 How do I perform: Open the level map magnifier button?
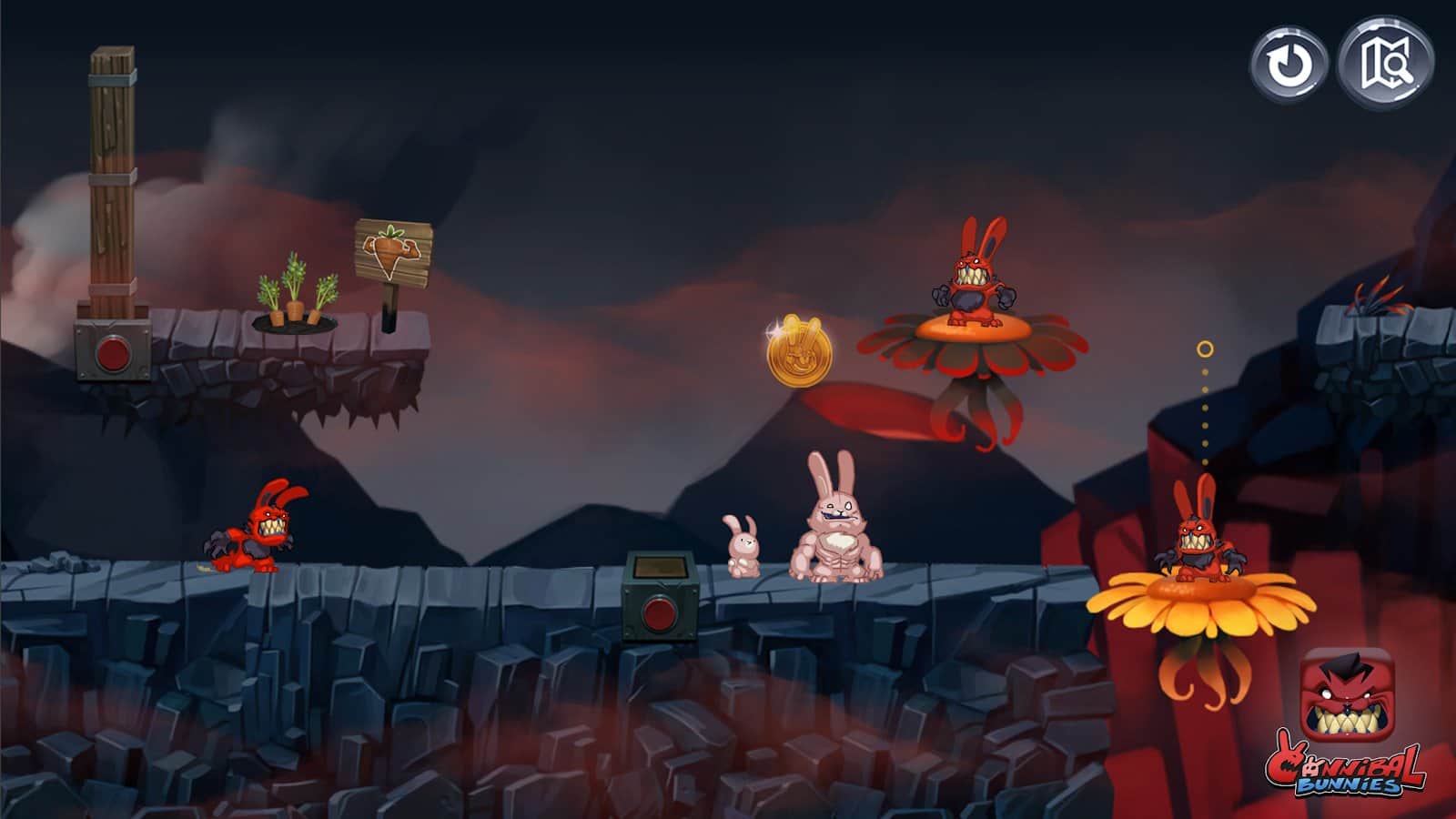[1386, 63]
